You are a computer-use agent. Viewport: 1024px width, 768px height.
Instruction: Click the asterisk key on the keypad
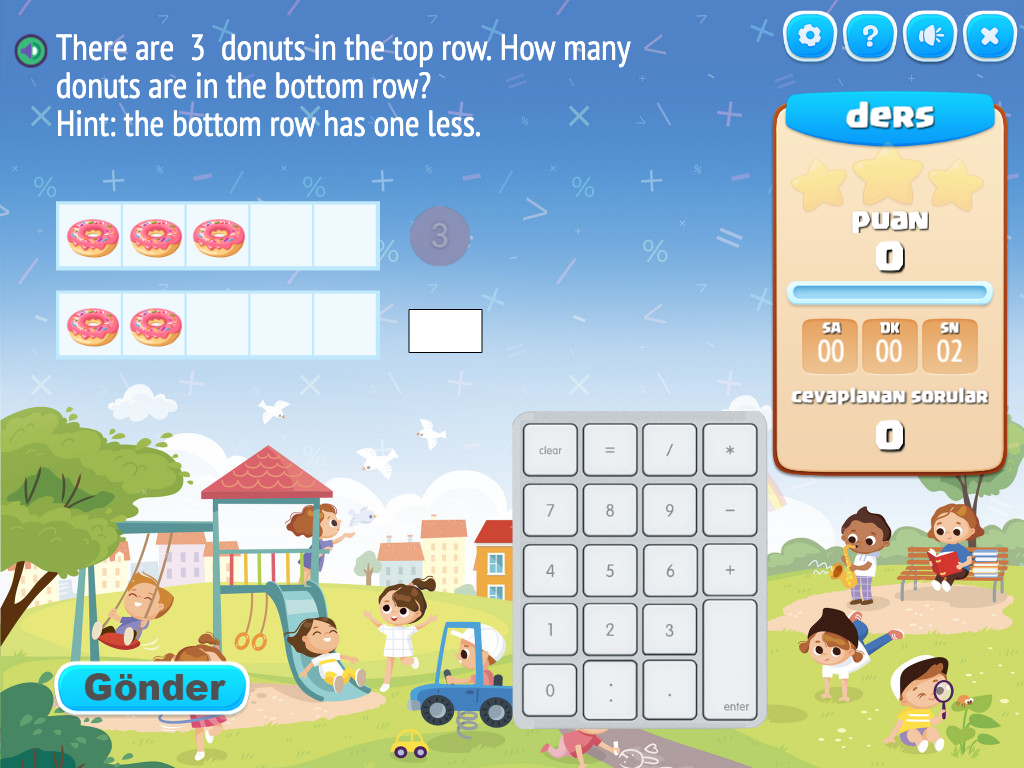pos(730,450)
